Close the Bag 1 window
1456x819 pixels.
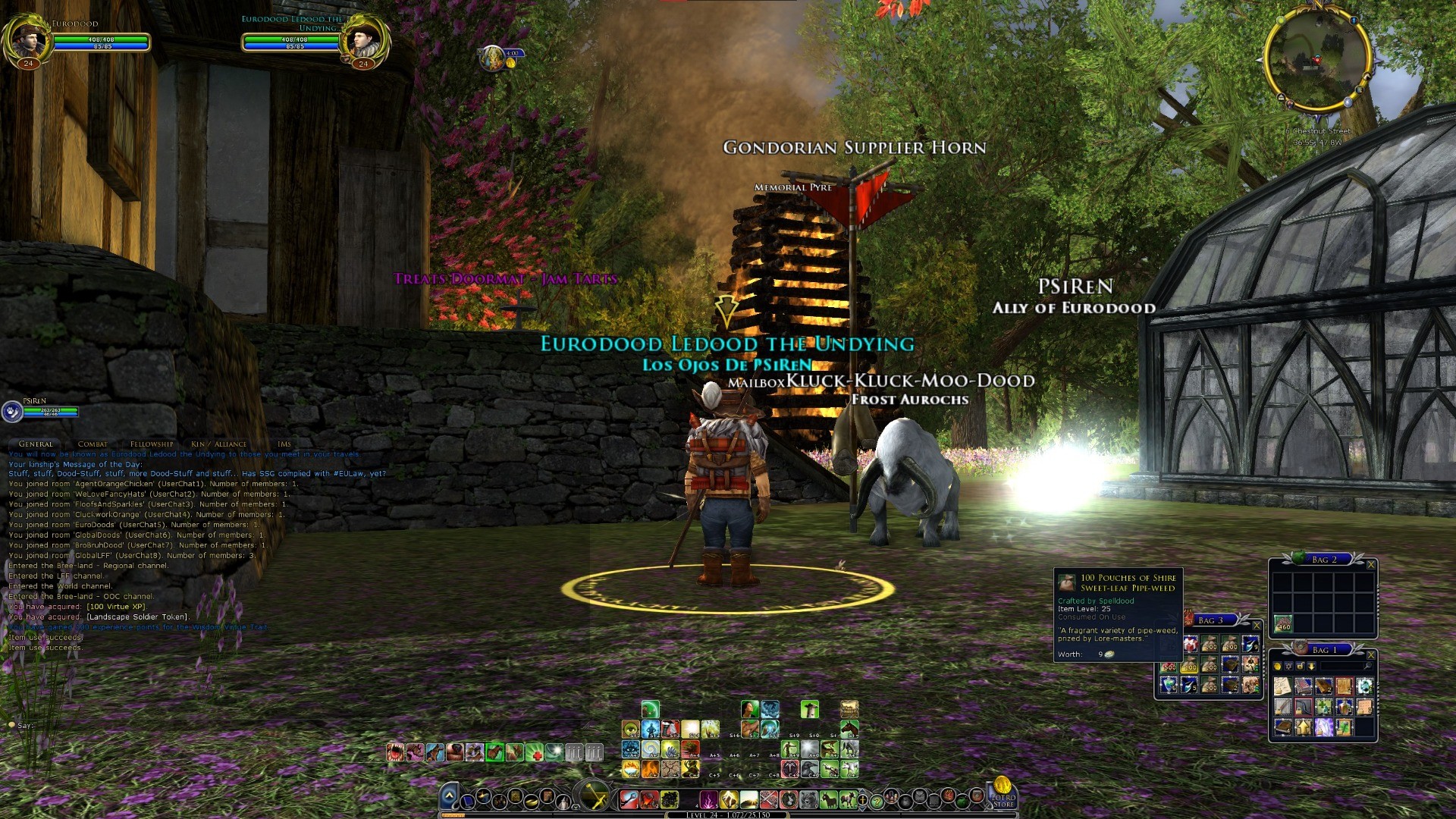click(x=1370, y=654)
